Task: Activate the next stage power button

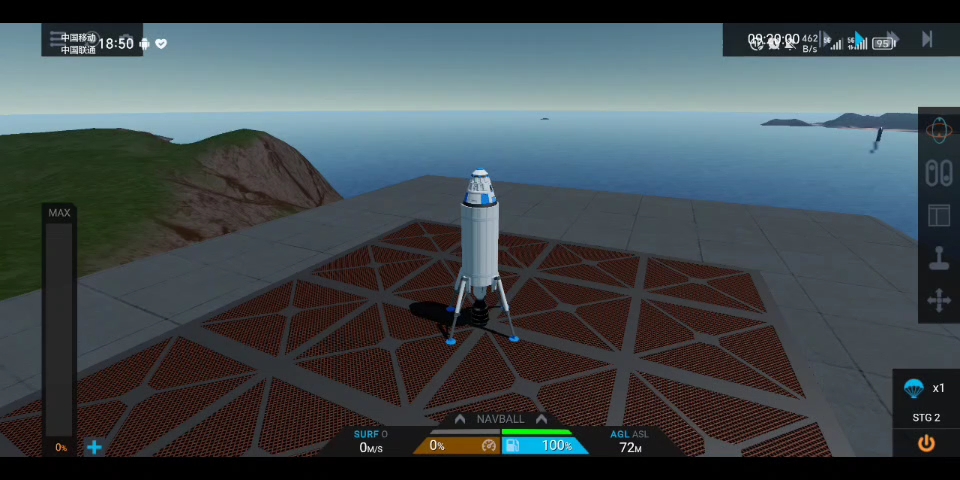Action: (926, 443)
